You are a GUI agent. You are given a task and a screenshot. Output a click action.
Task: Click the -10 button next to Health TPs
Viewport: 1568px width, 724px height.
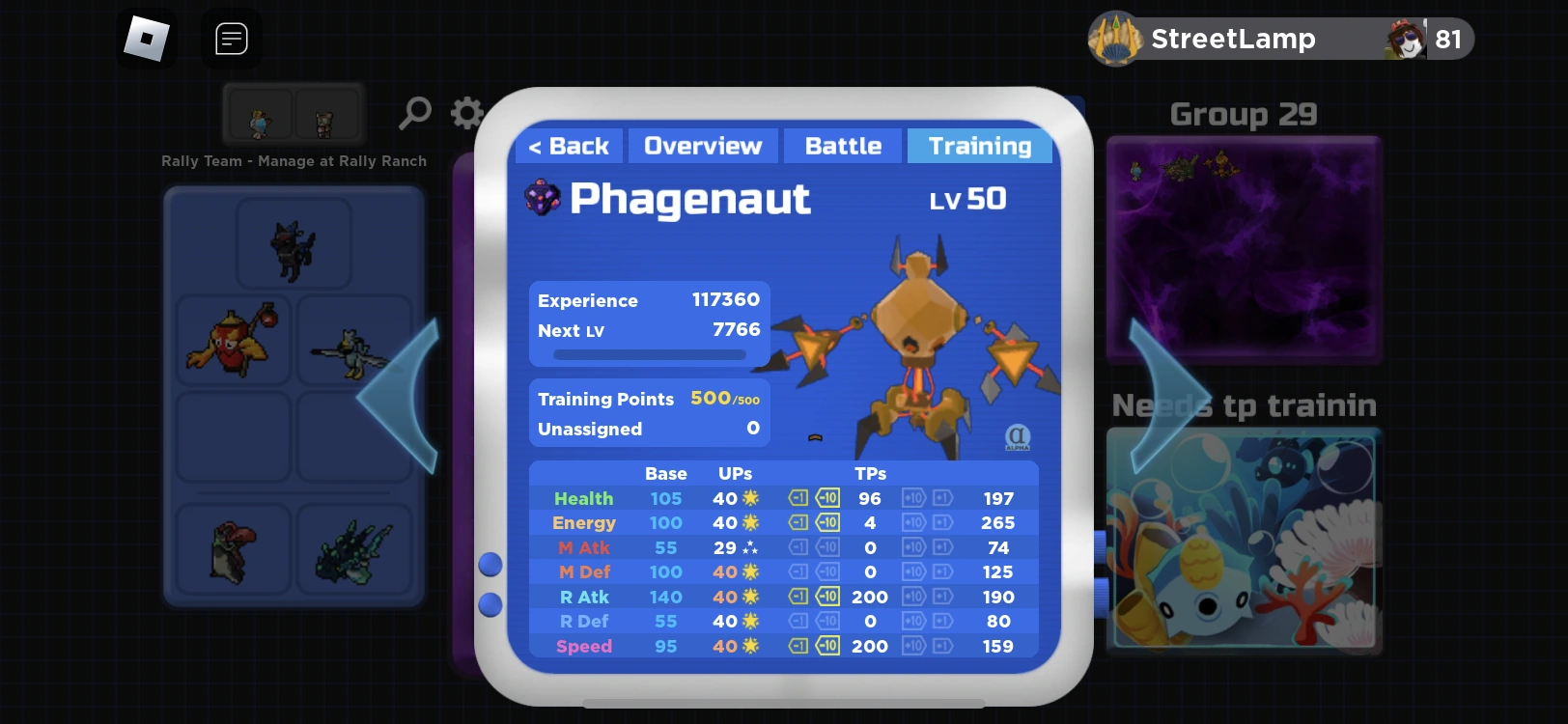tap(827, 498)
